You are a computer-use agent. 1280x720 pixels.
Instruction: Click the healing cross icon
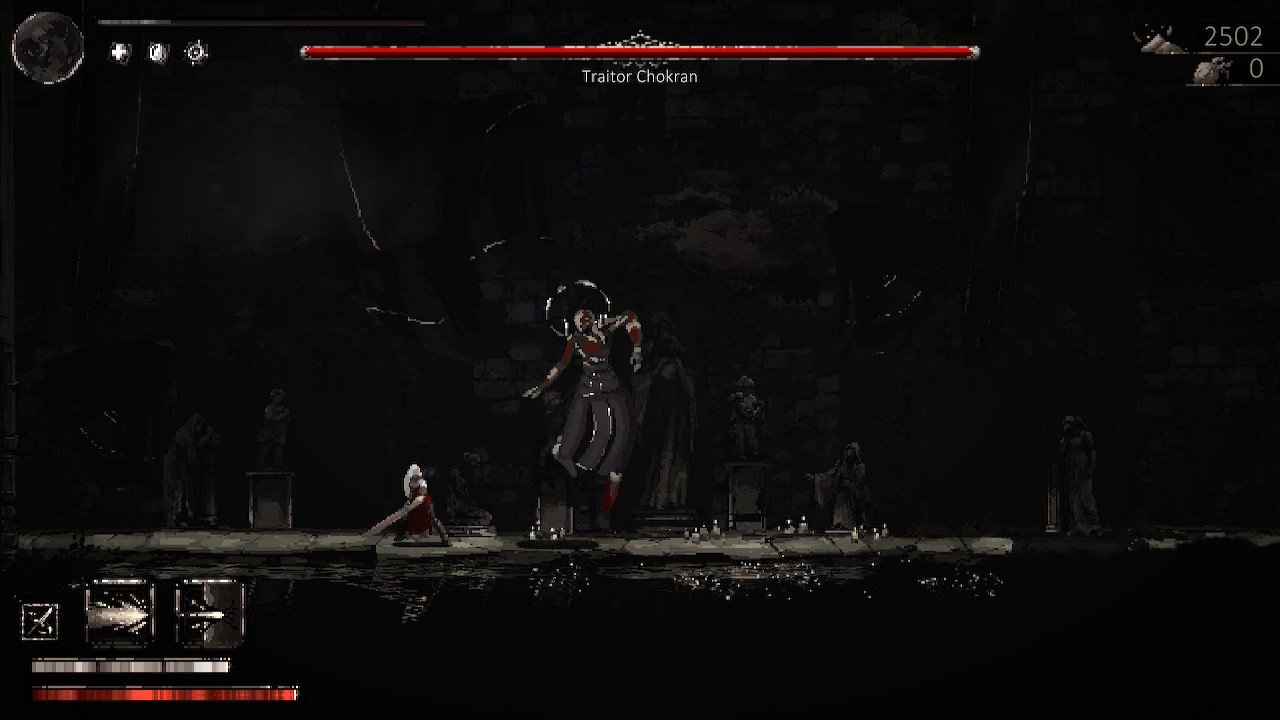coord(117,50)
